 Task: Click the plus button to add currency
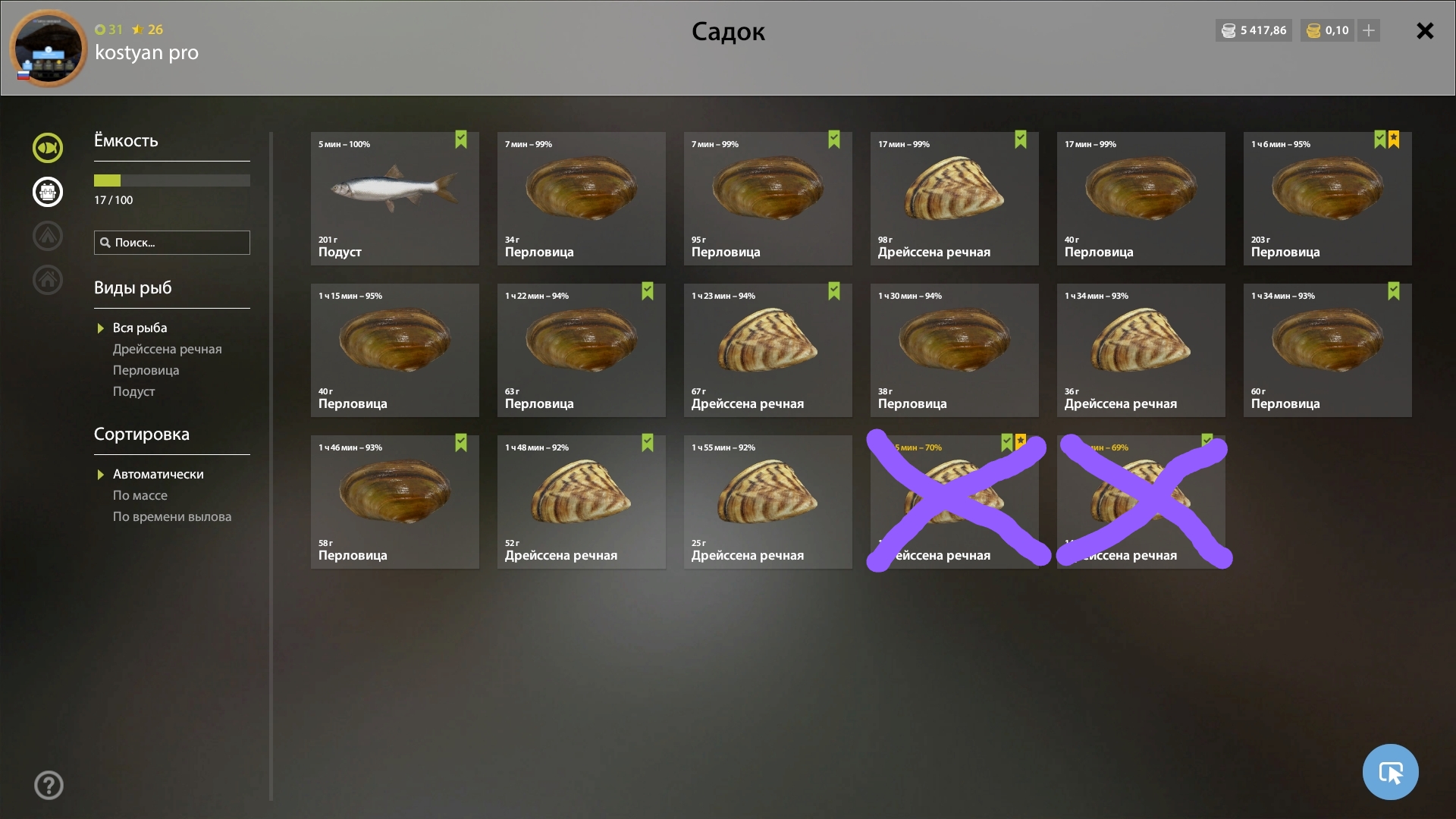[x=1369, y=31]
